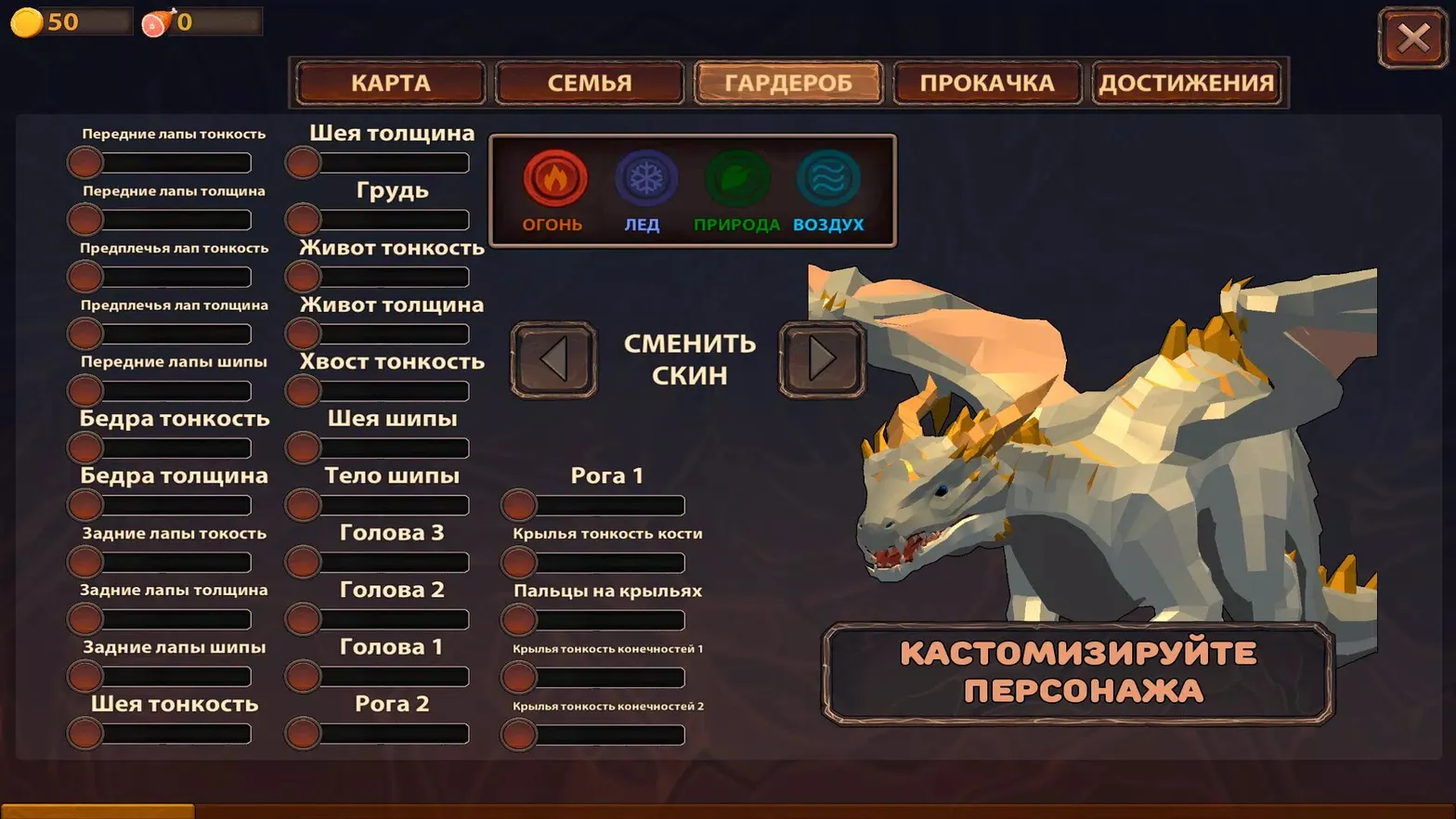Adjust the Хвост тонкость slider
This screenshot has width=1456, height=819.
tap(302, 390)
